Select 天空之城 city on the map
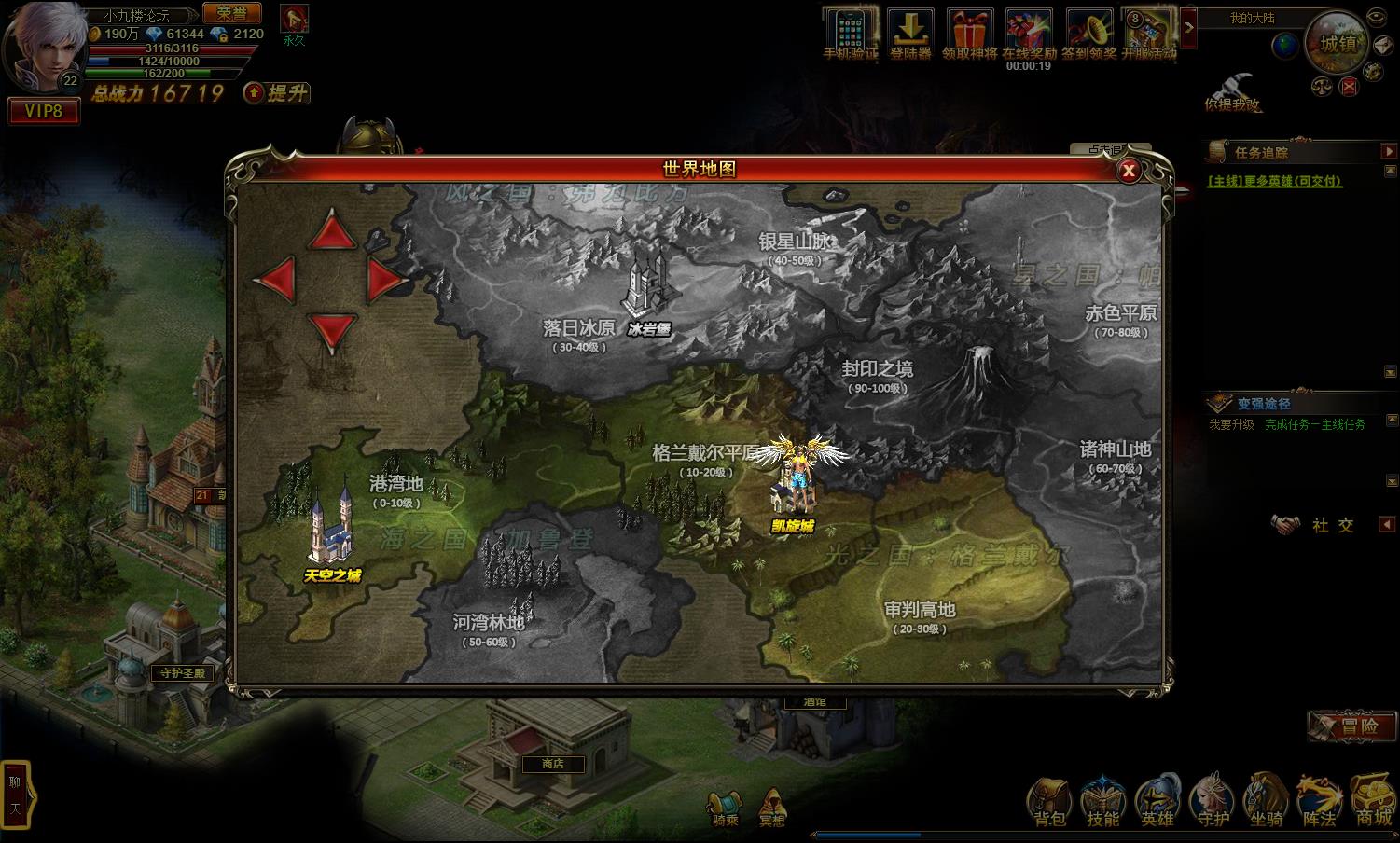The width and height of the screenshot is (1400, 843). [332, 532]
